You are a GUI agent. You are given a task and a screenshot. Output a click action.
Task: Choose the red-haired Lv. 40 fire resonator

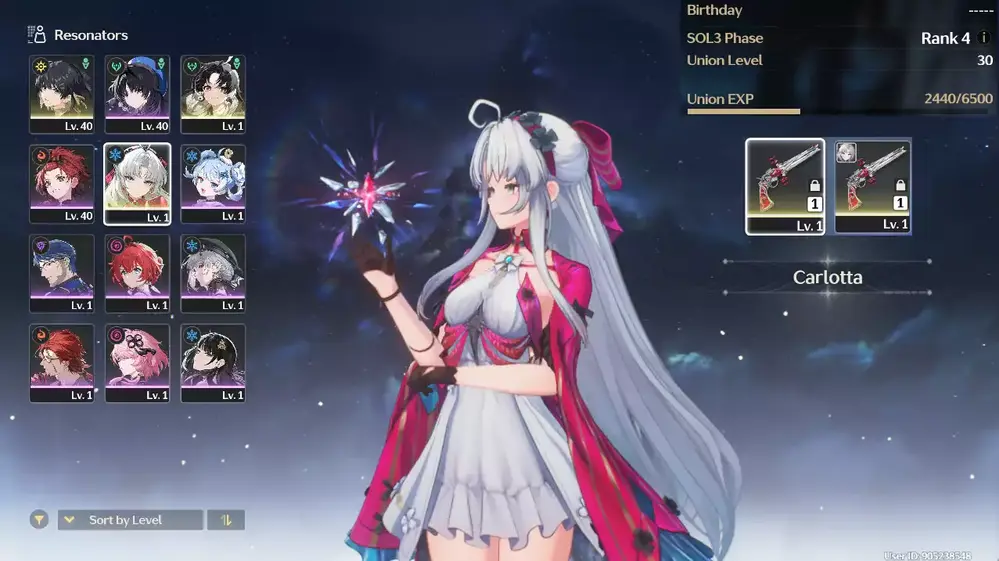62,184
